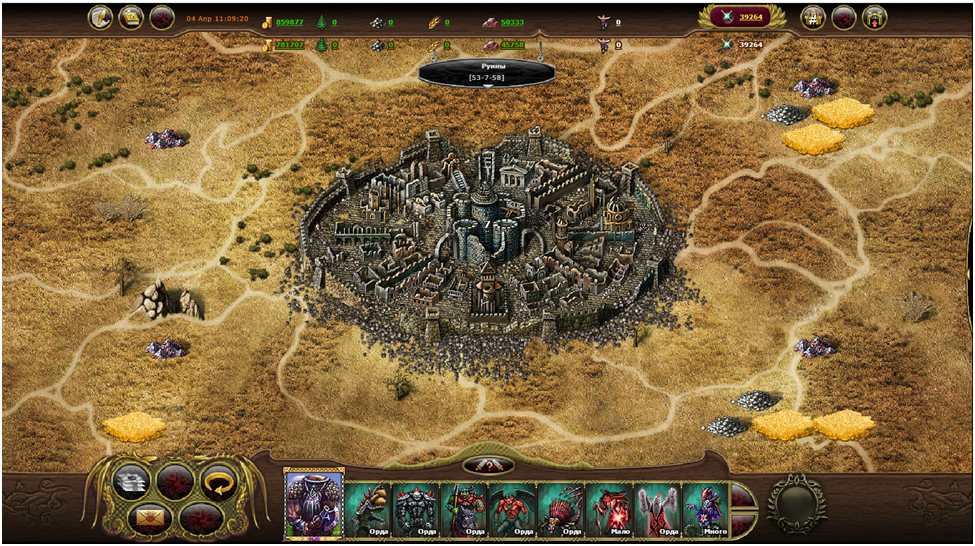Click the question mark button above army bar

488,465
